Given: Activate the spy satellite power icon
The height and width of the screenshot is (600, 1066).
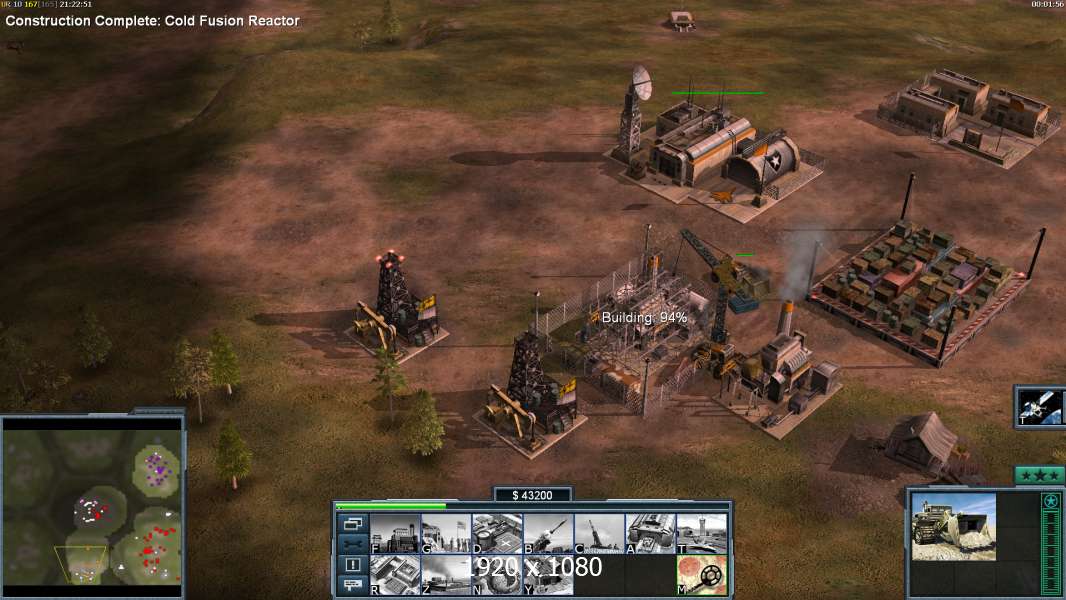Looking at the screenshot, I should click(x=1040, y=407).
